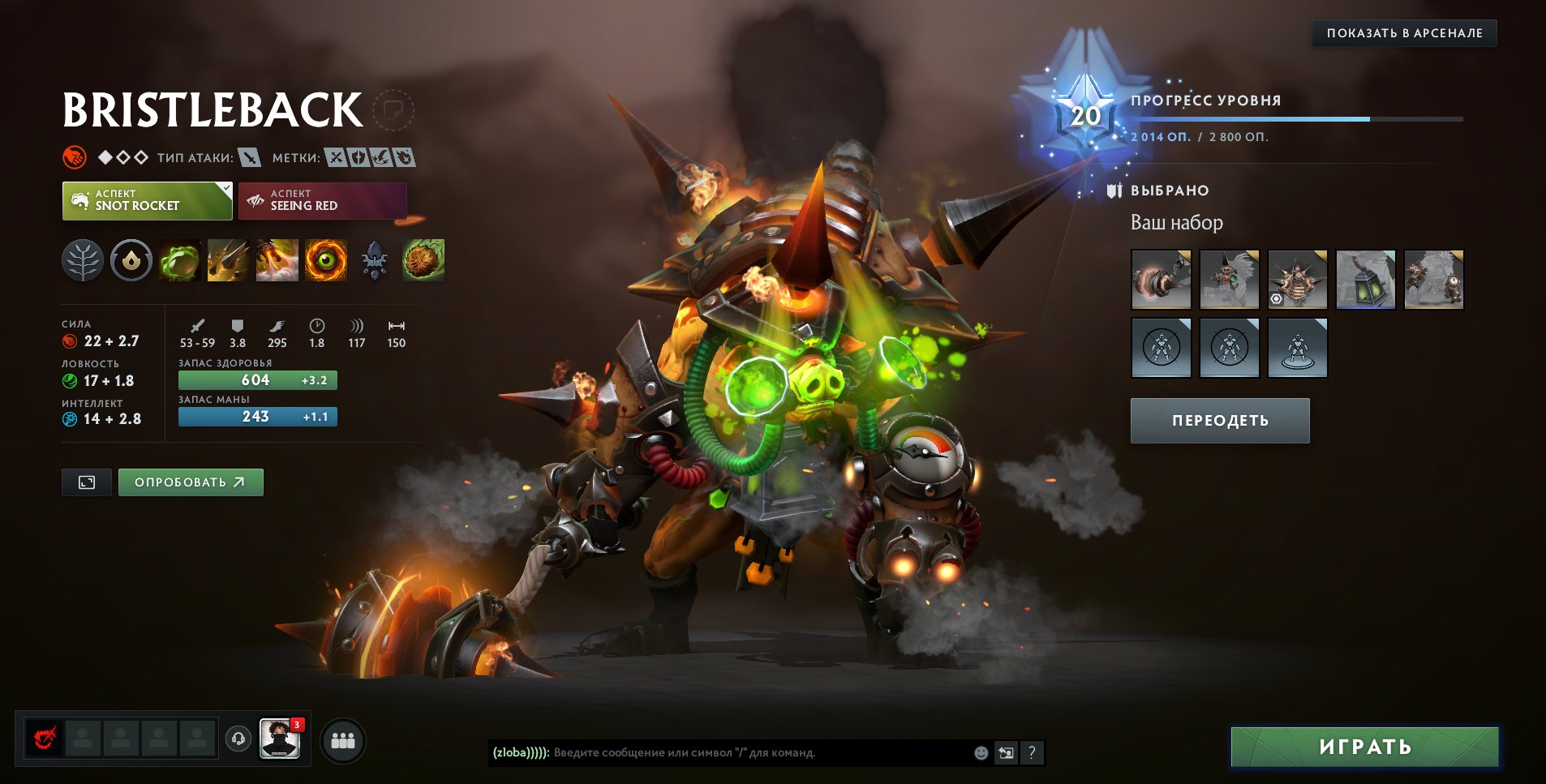Open the party group button
This screenshot has height=784, width=1546.
[x=343, y=740]
